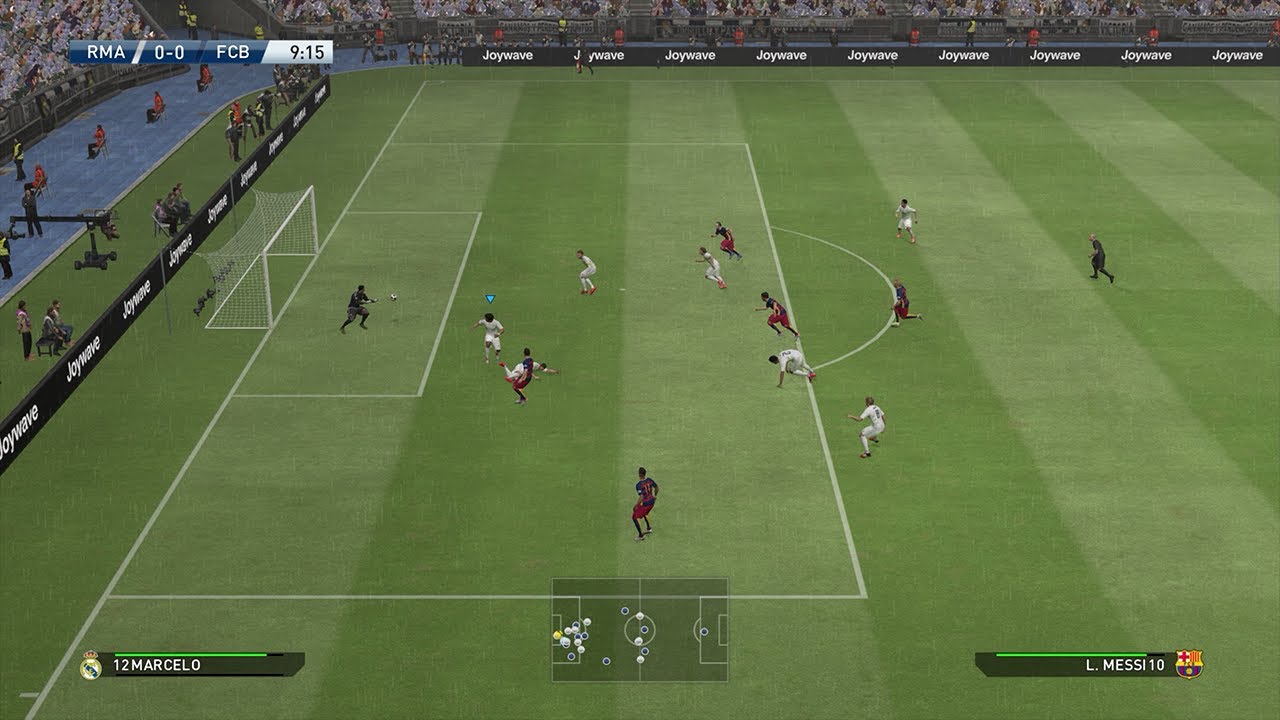The width and height of the screenshot is (1280, 720).
Task: Select the Real Madrid crest icon
Action: 91,665
